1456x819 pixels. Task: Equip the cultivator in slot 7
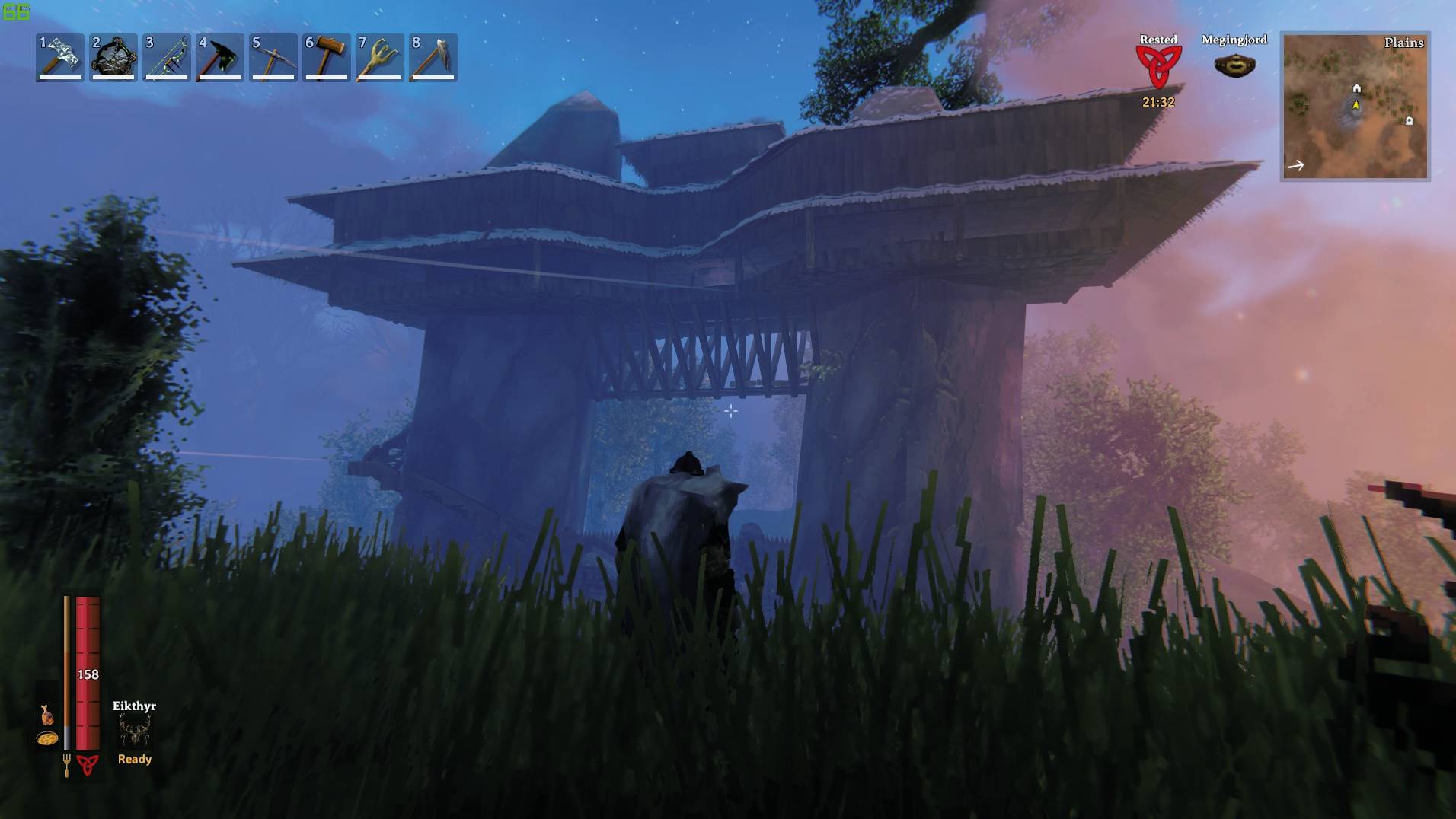(380, 57)
